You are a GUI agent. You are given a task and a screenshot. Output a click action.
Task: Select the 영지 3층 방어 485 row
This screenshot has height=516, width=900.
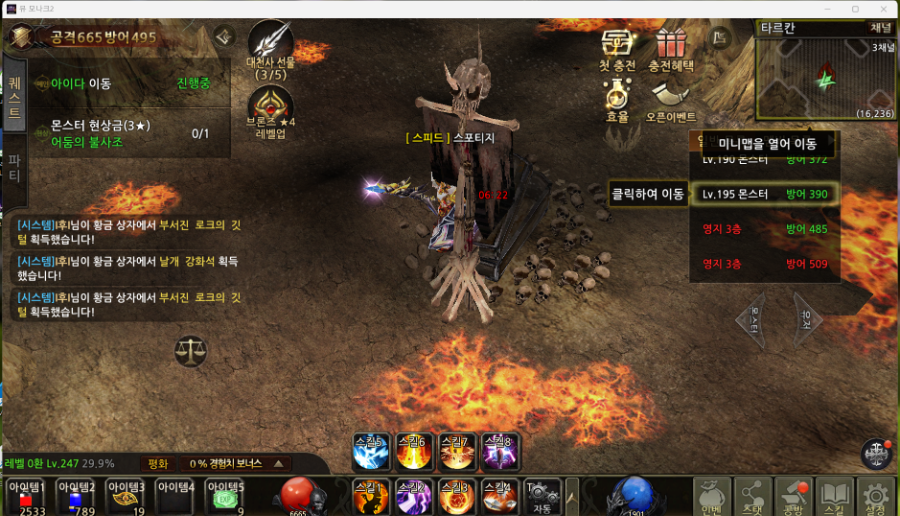click(765, 230)
